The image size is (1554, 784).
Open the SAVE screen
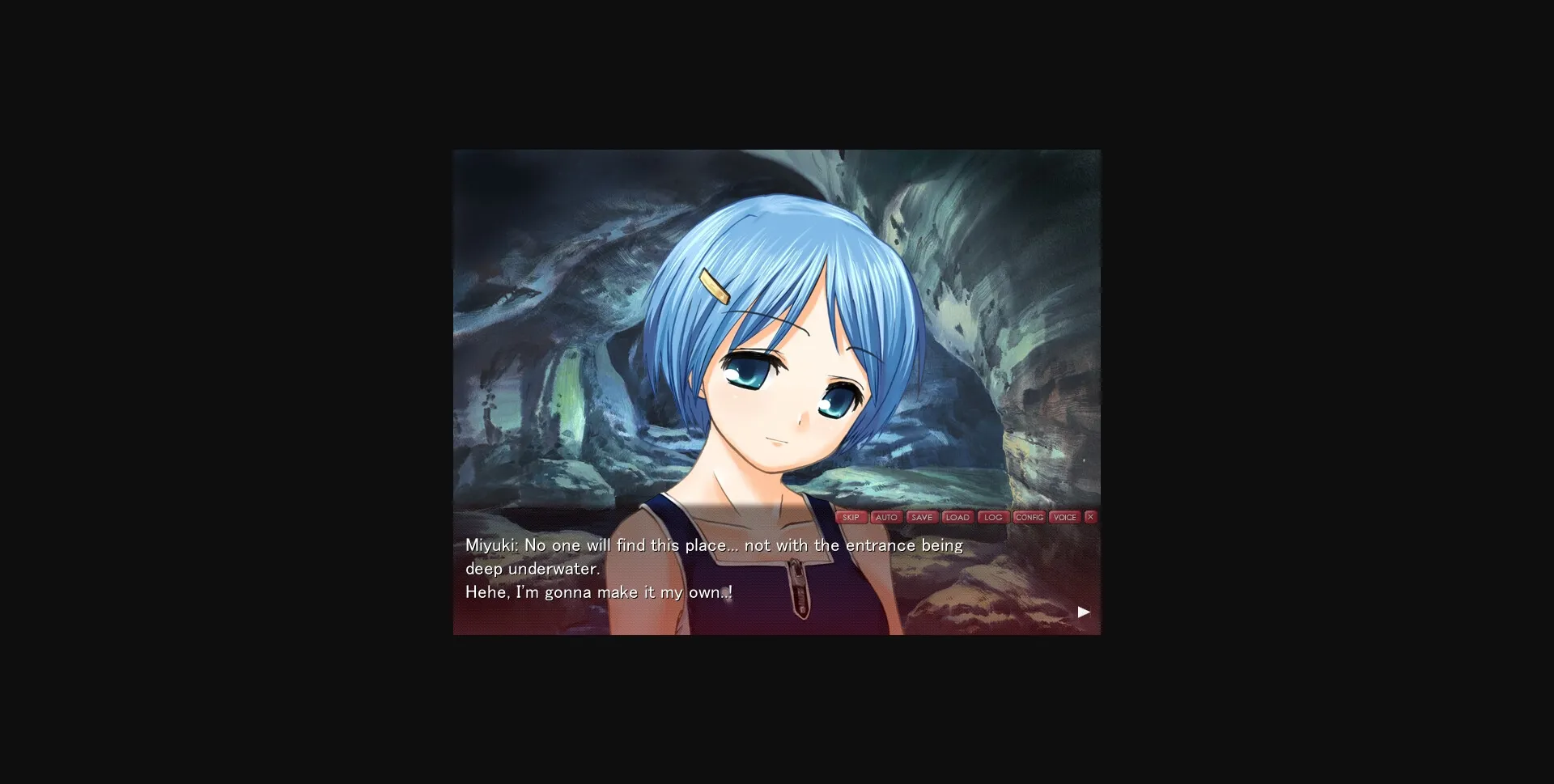click(x=922, y=517)
